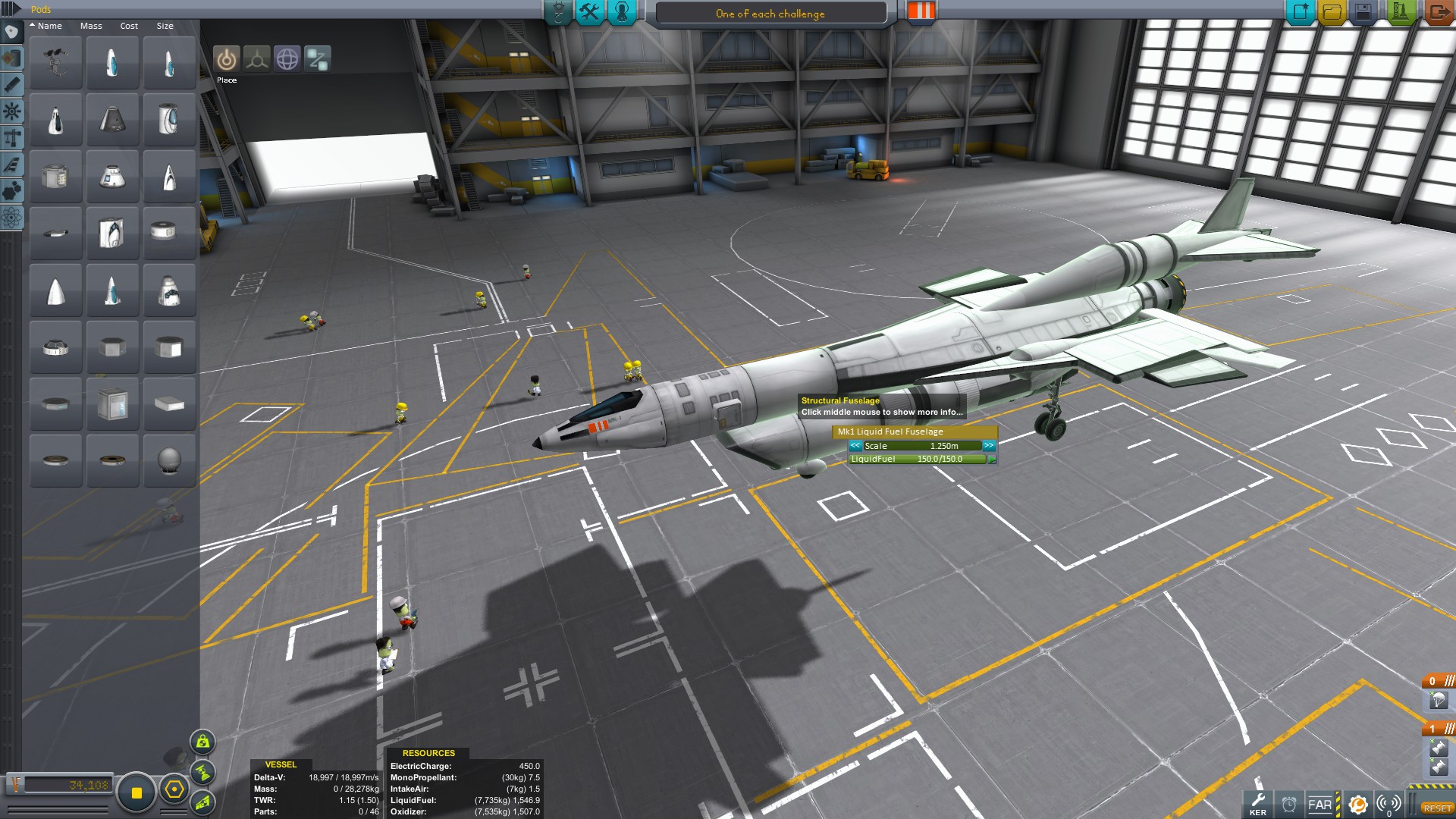The image size is (1456, 819).
Task: Open the Kerbal Engineer KER toolbar button
Action: (x=1257, y=804)
